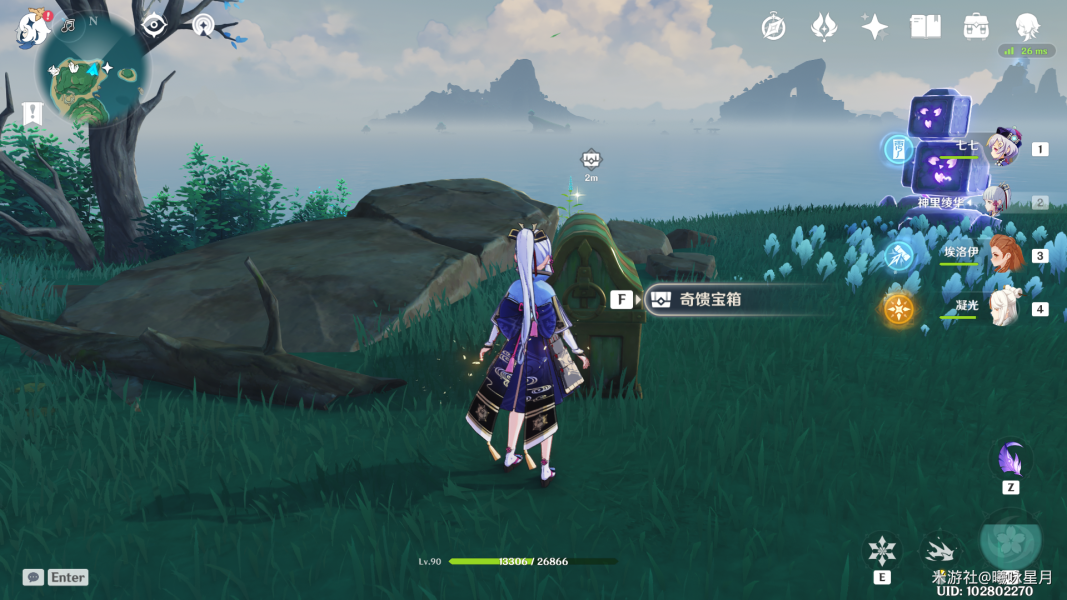Use the purple feather gadget

[x=1010, y=462]
